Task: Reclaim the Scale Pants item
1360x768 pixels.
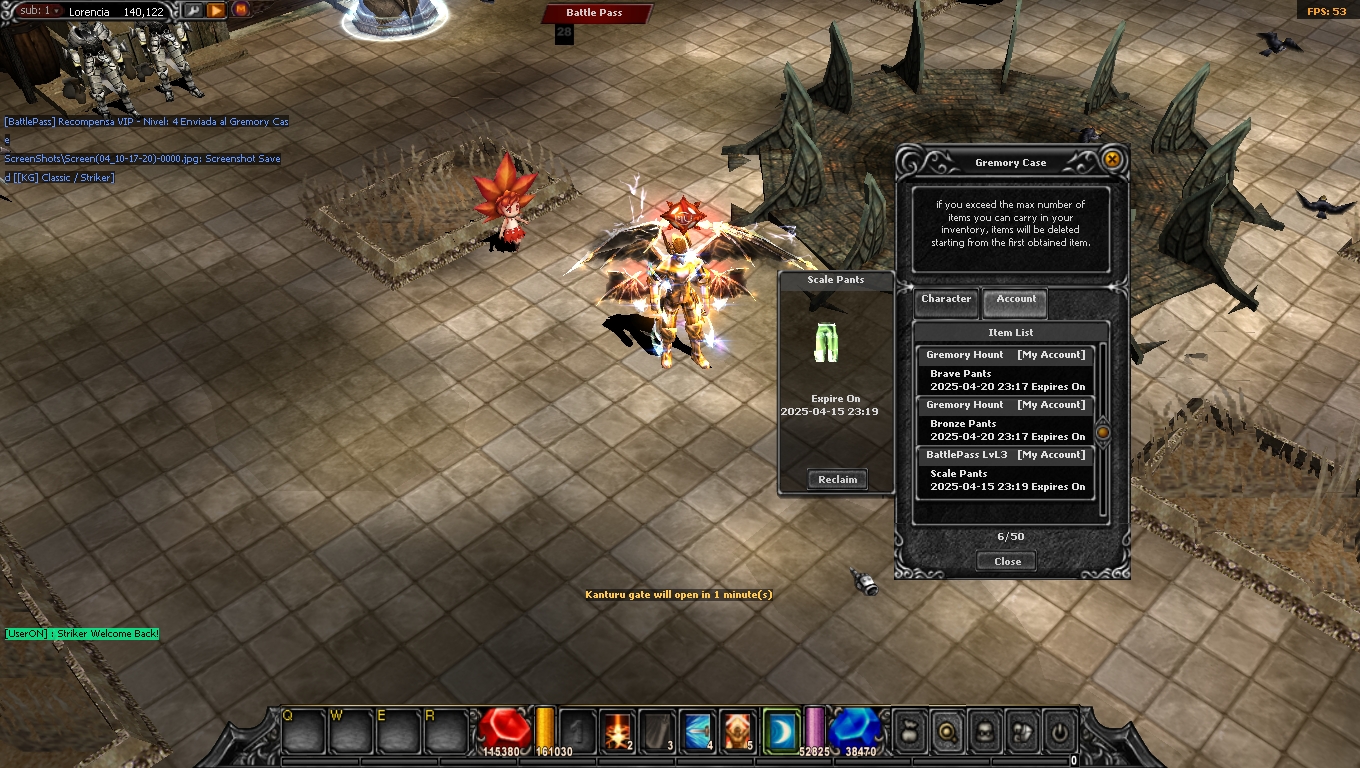Action: tap(837, 480)
